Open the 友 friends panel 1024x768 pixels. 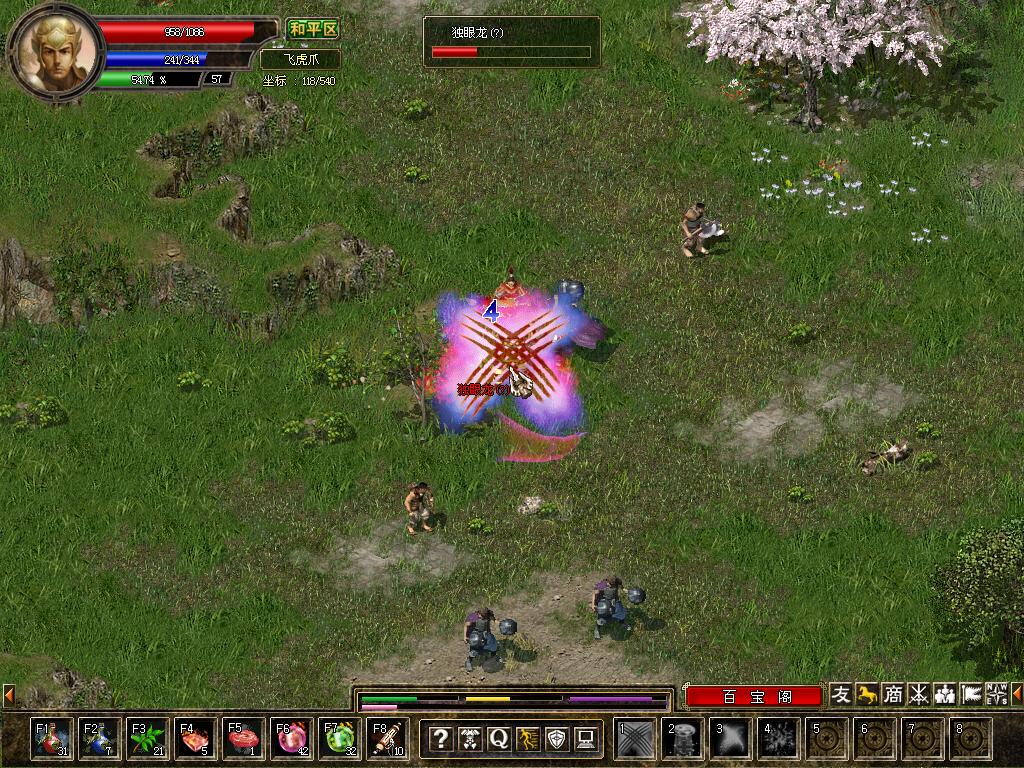point(841,694)
